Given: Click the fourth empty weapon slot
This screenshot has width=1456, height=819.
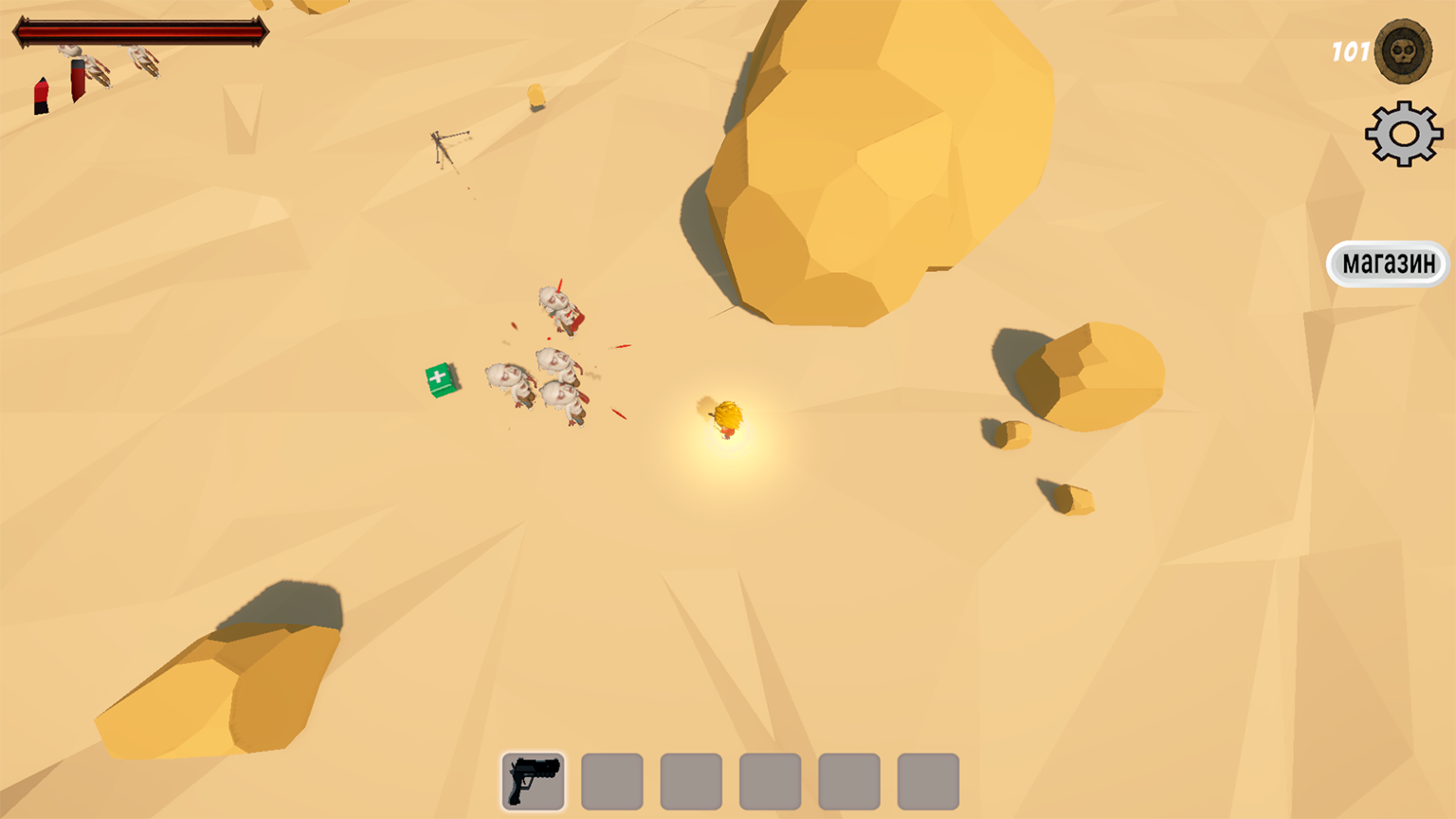Looking at the screenshot, I should click(x=768, y=781).
